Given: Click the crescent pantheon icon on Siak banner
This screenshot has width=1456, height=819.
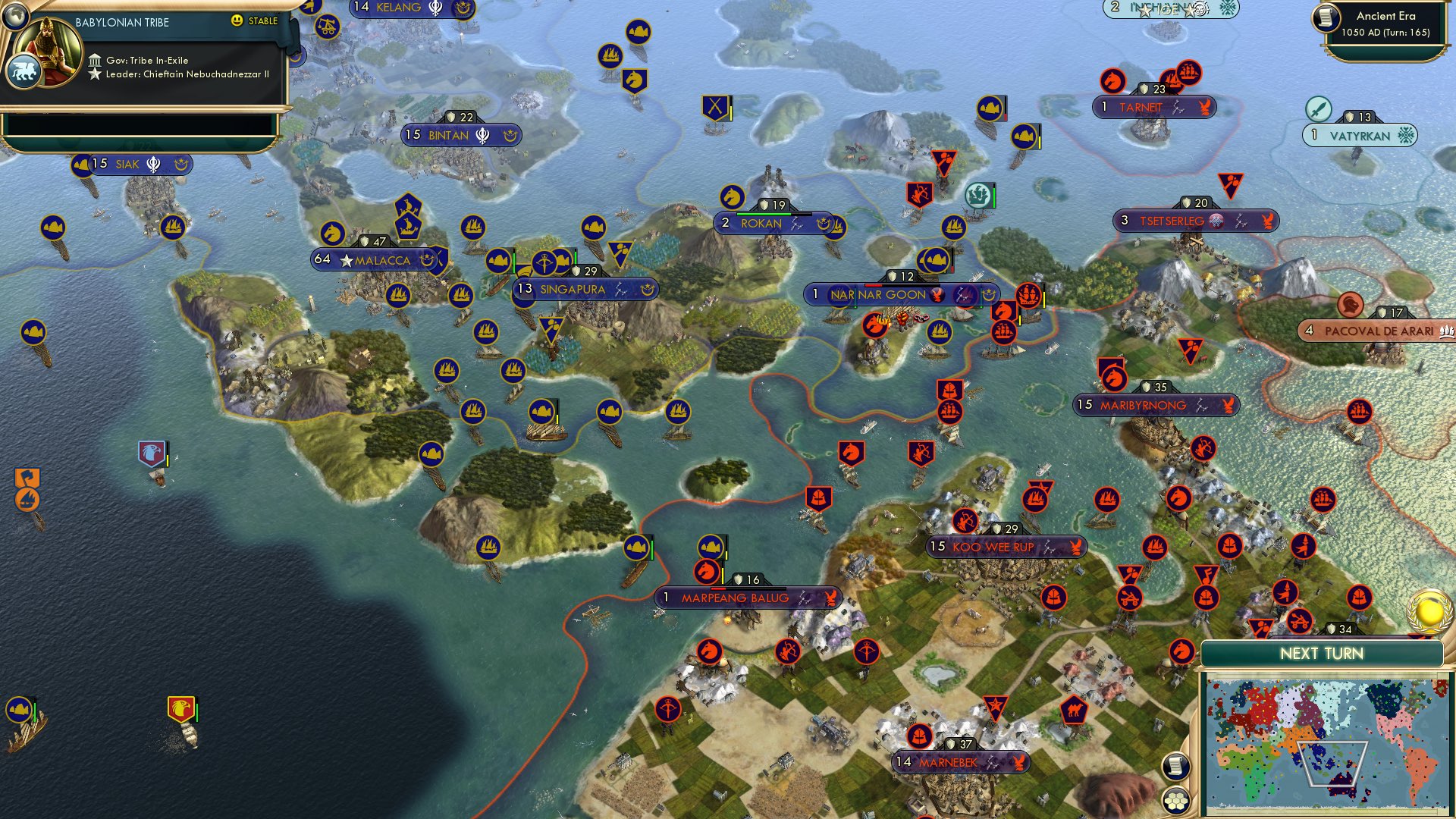Looking at the screenshot, I should (180, 165).
